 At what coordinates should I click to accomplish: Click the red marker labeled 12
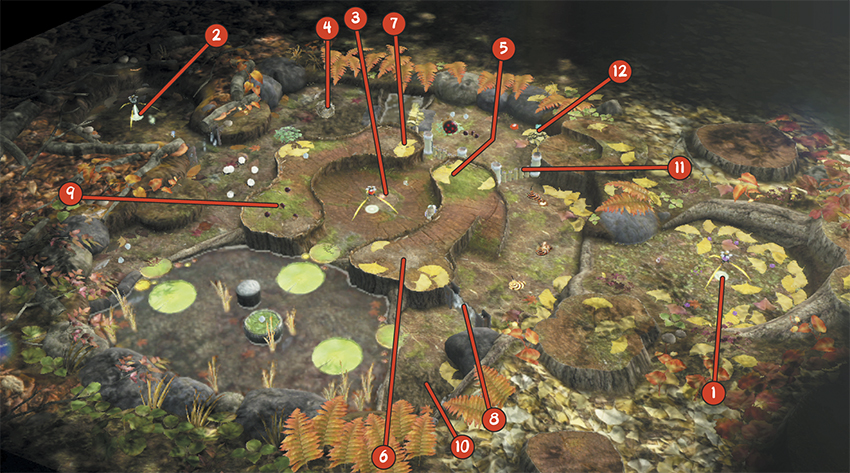619,70
